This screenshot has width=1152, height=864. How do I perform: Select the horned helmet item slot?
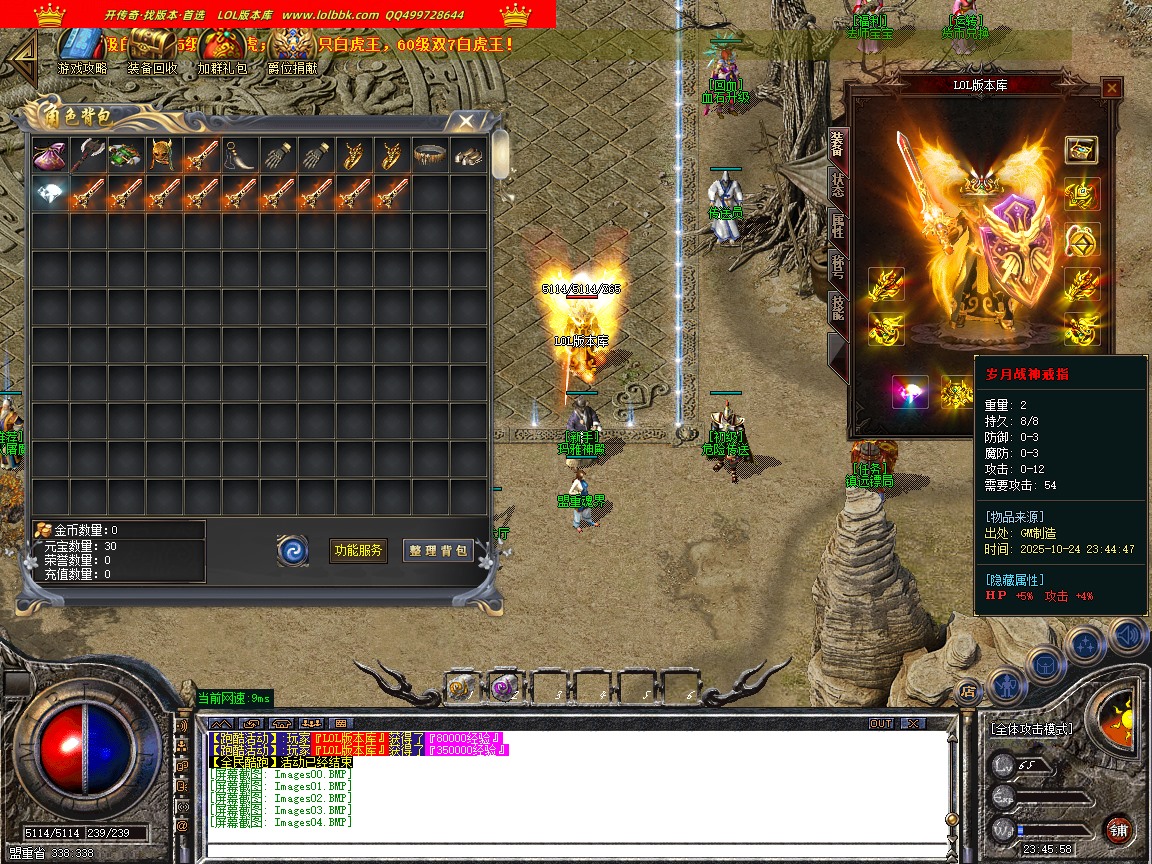(x=163, y=155)
